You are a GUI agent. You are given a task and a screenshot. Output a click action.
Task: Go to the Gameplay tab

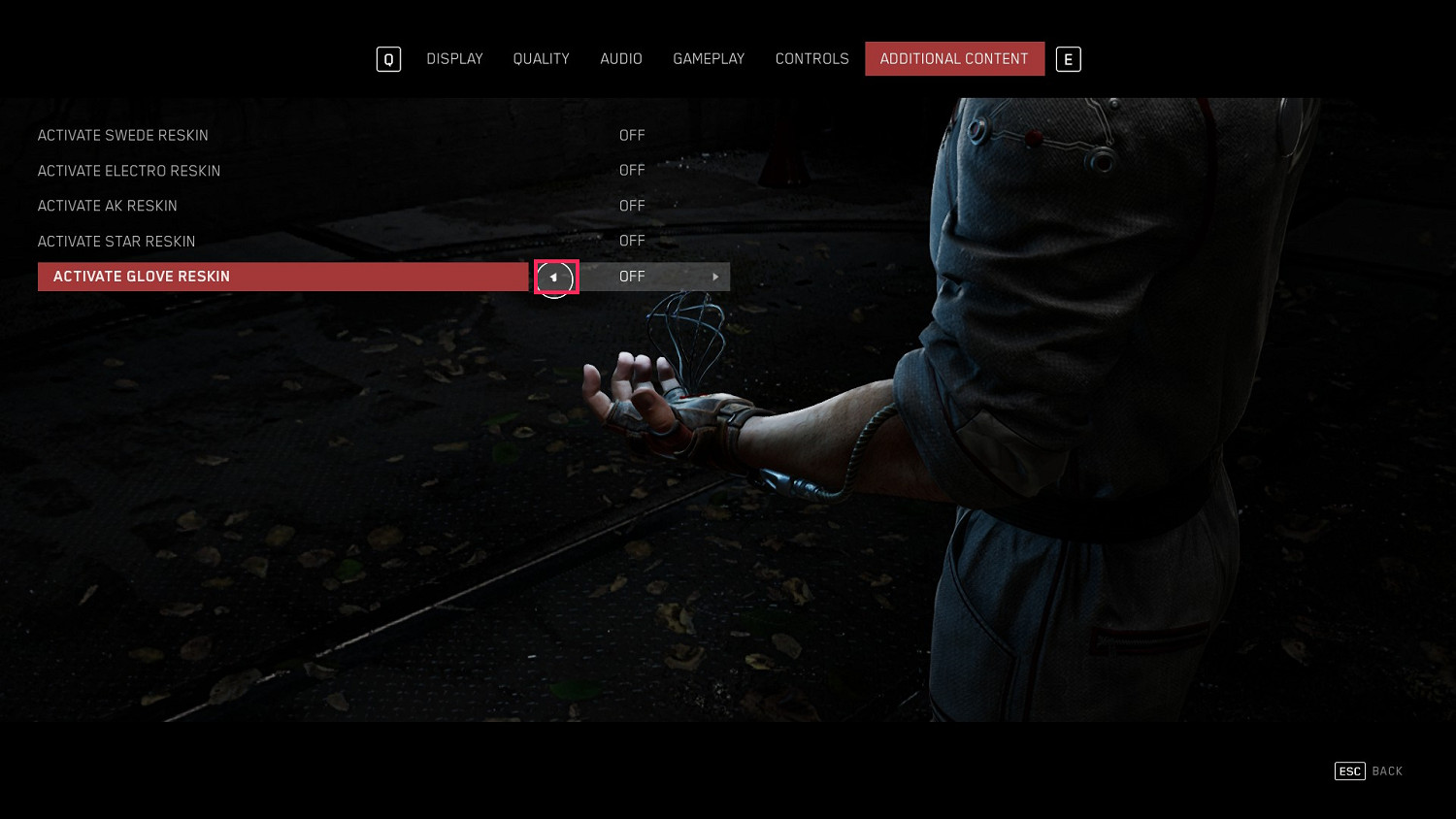[709, 59]
